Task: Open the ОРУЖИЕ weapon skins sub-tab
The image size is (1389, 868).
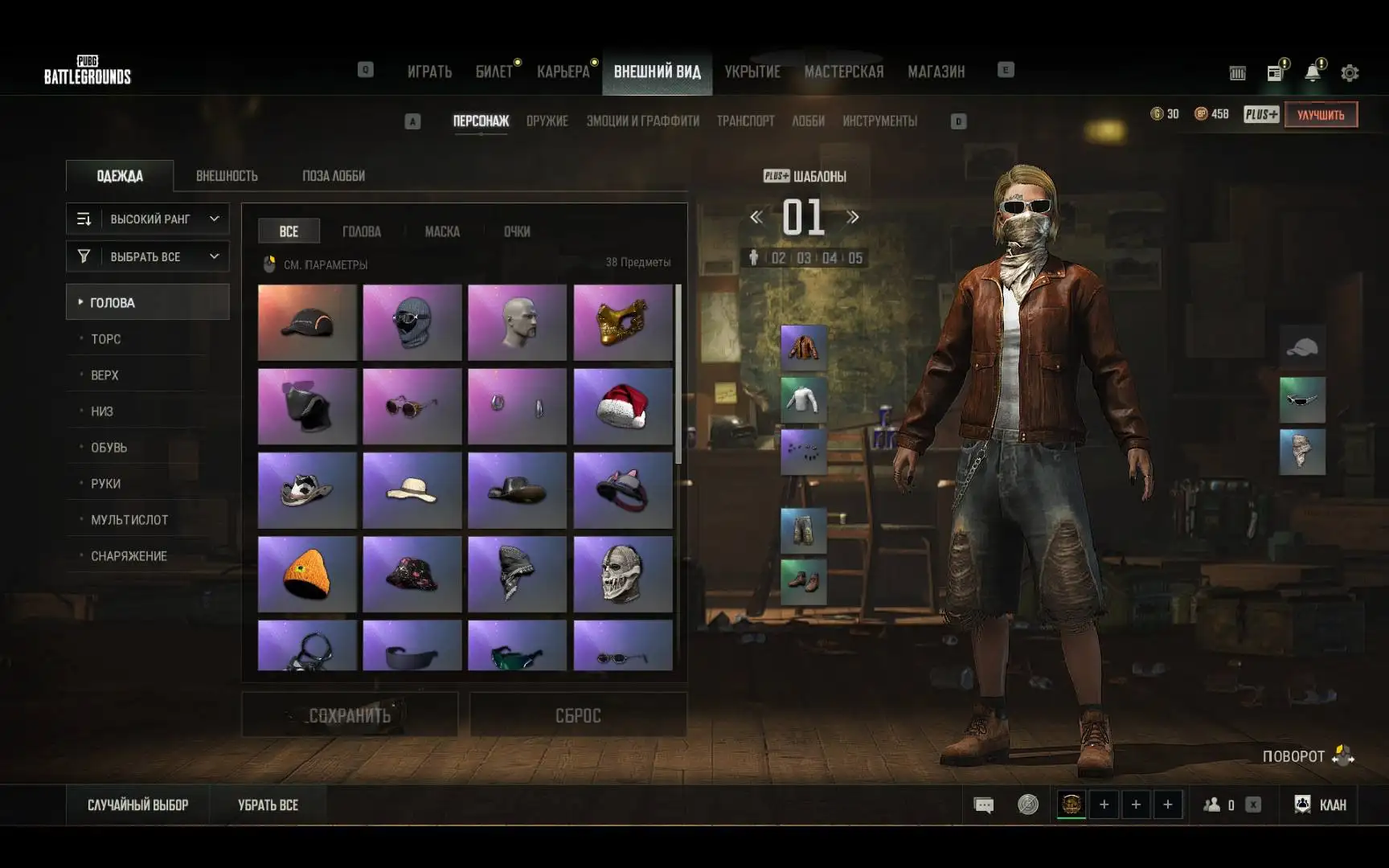Action: pos(547,121)
